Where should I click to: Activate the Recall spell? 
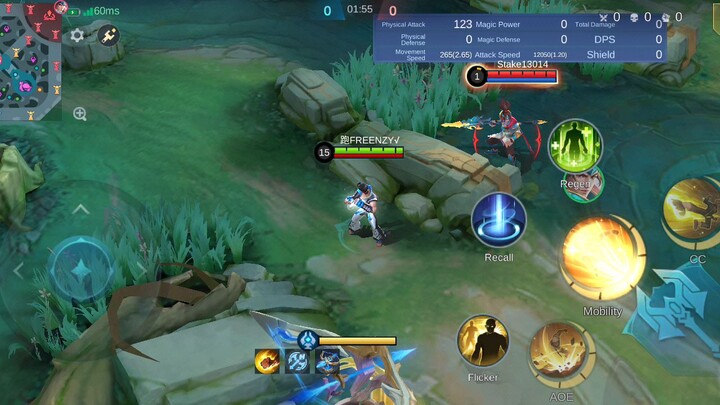499,220
